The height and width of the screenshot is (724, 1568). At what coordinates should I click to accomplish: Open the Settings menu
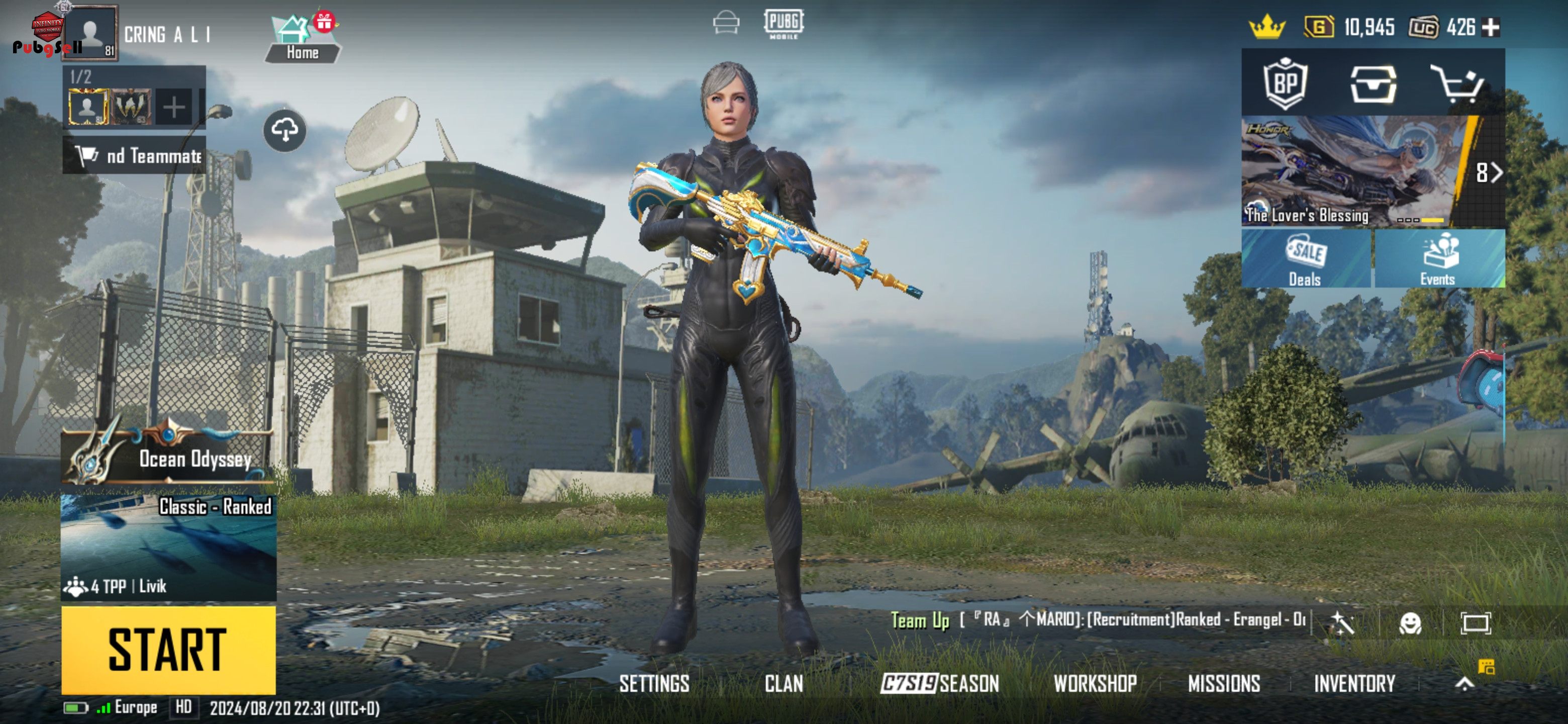pyautogui.click(x=654, y=684)
